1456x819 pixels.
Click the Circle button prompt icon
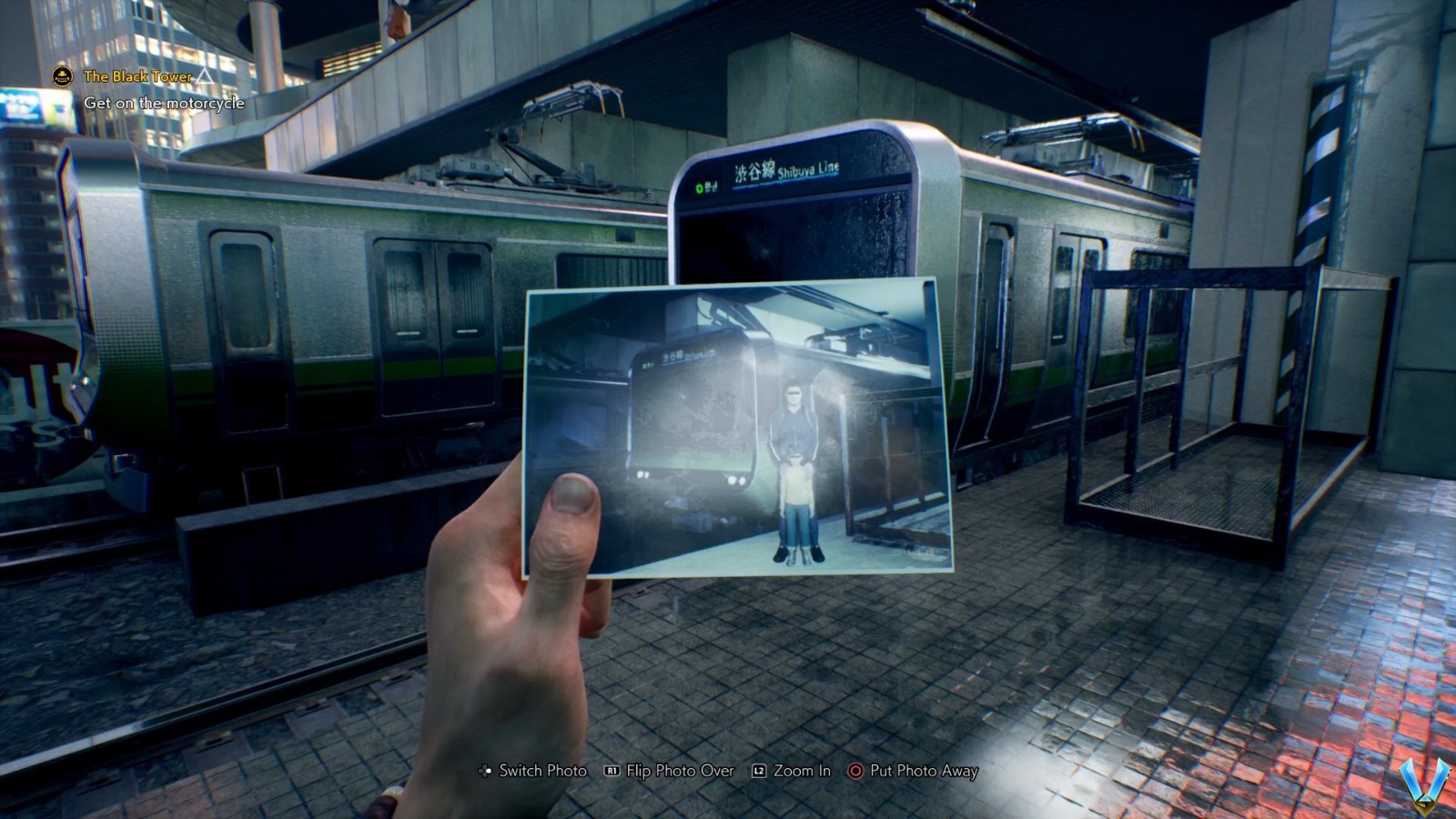point(854,771)
